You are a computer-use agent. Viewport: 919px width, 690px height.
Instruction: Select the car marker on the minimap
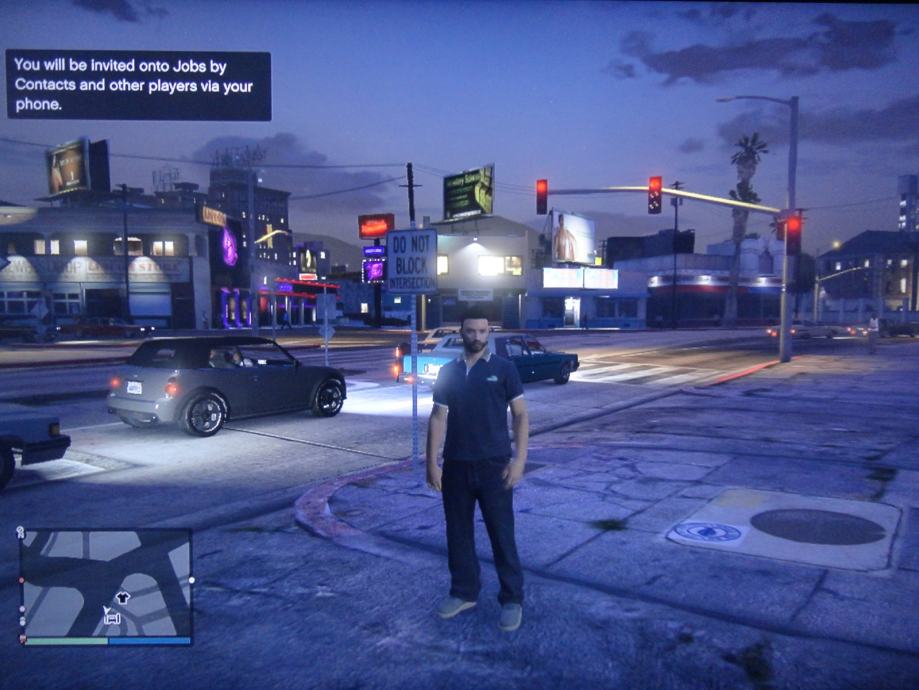click(x=112, y=620)
